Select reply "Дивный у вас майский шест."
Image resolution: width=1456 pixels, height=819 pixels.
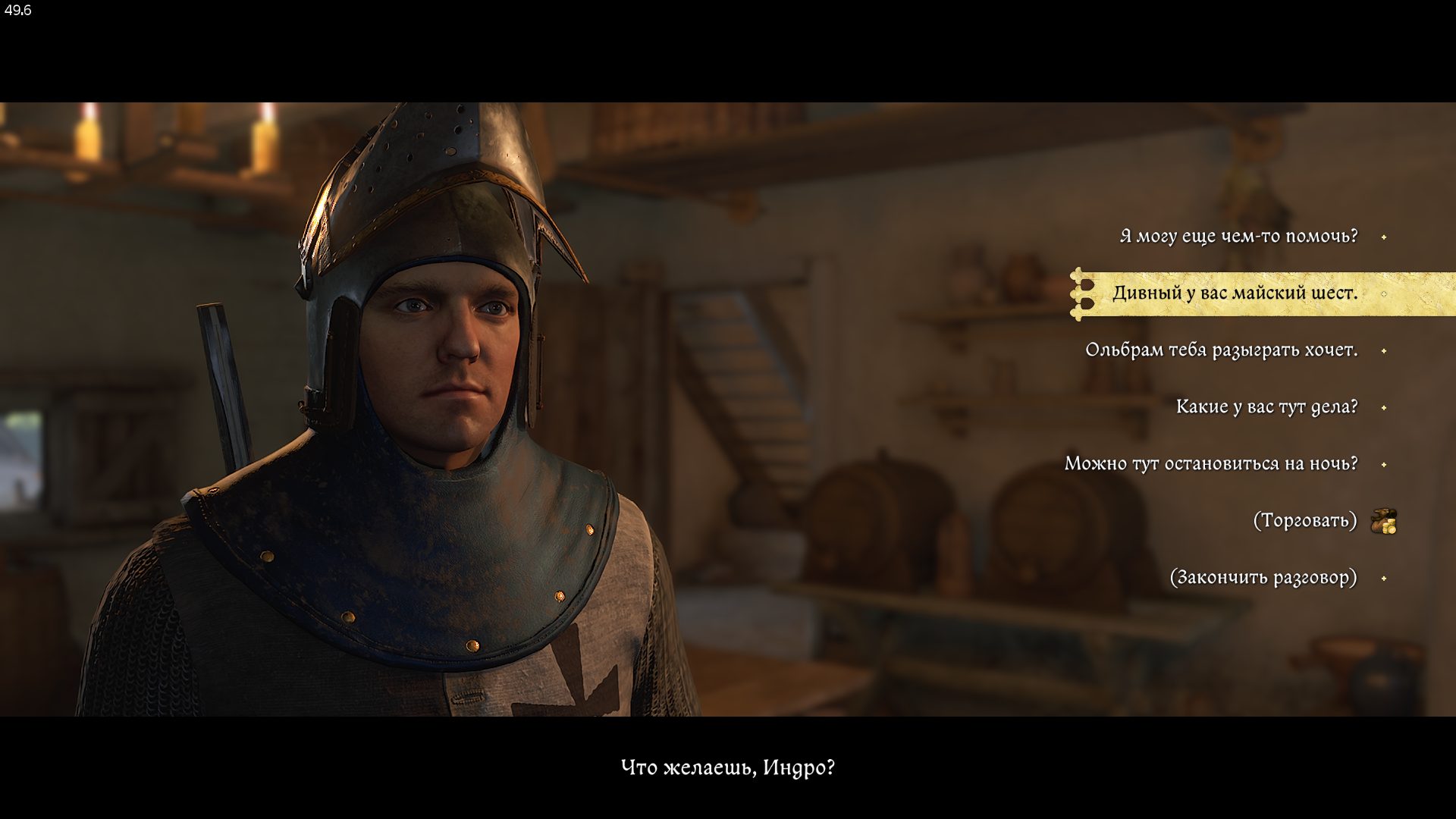[x=1235, y=293]
